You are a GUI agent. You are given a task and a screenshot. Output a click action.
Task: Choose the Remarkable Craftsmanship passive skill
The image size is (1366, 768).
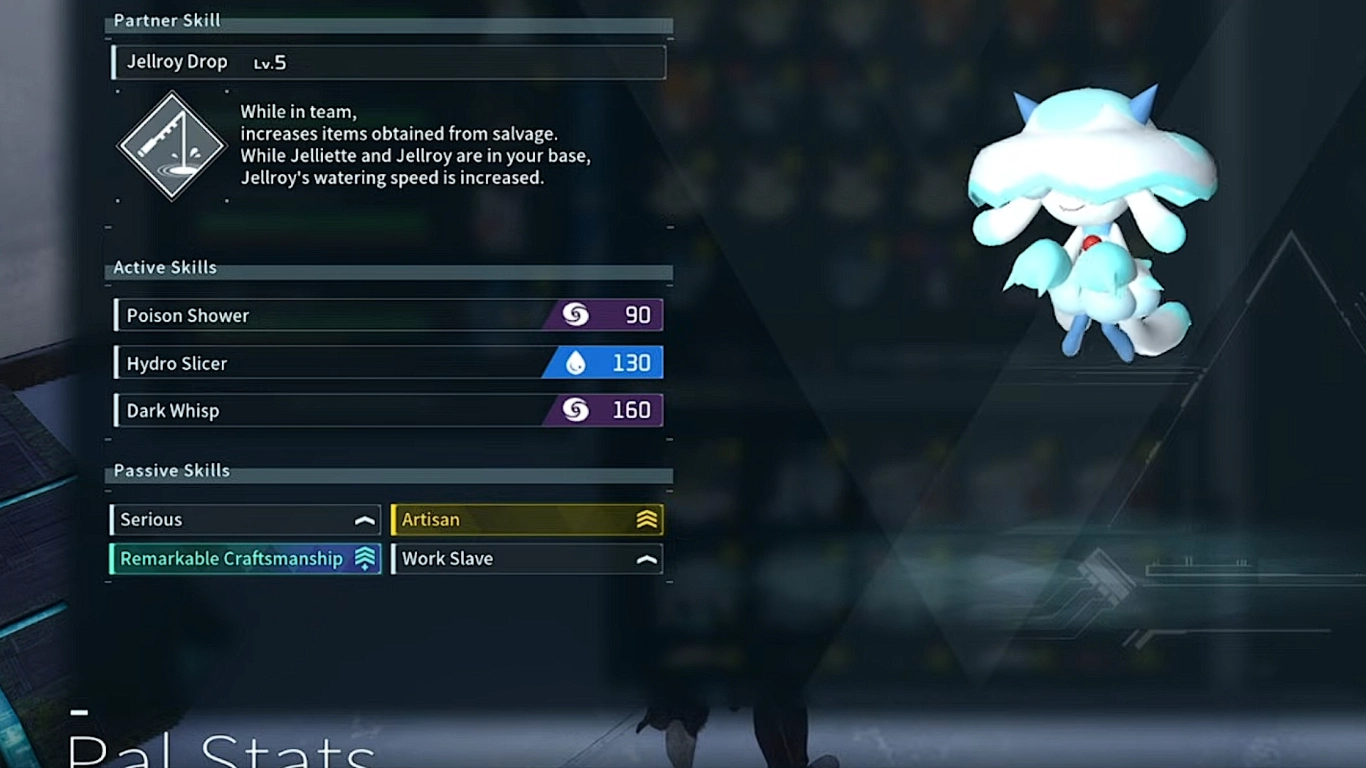[x=245, y=559]
